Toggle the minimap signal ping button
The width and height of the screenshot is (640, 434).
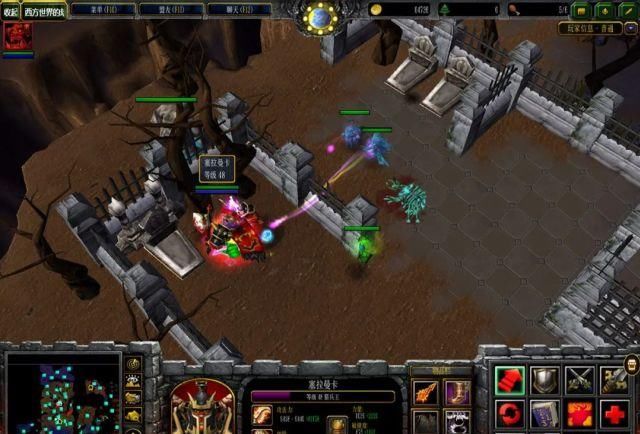(134, 365)
